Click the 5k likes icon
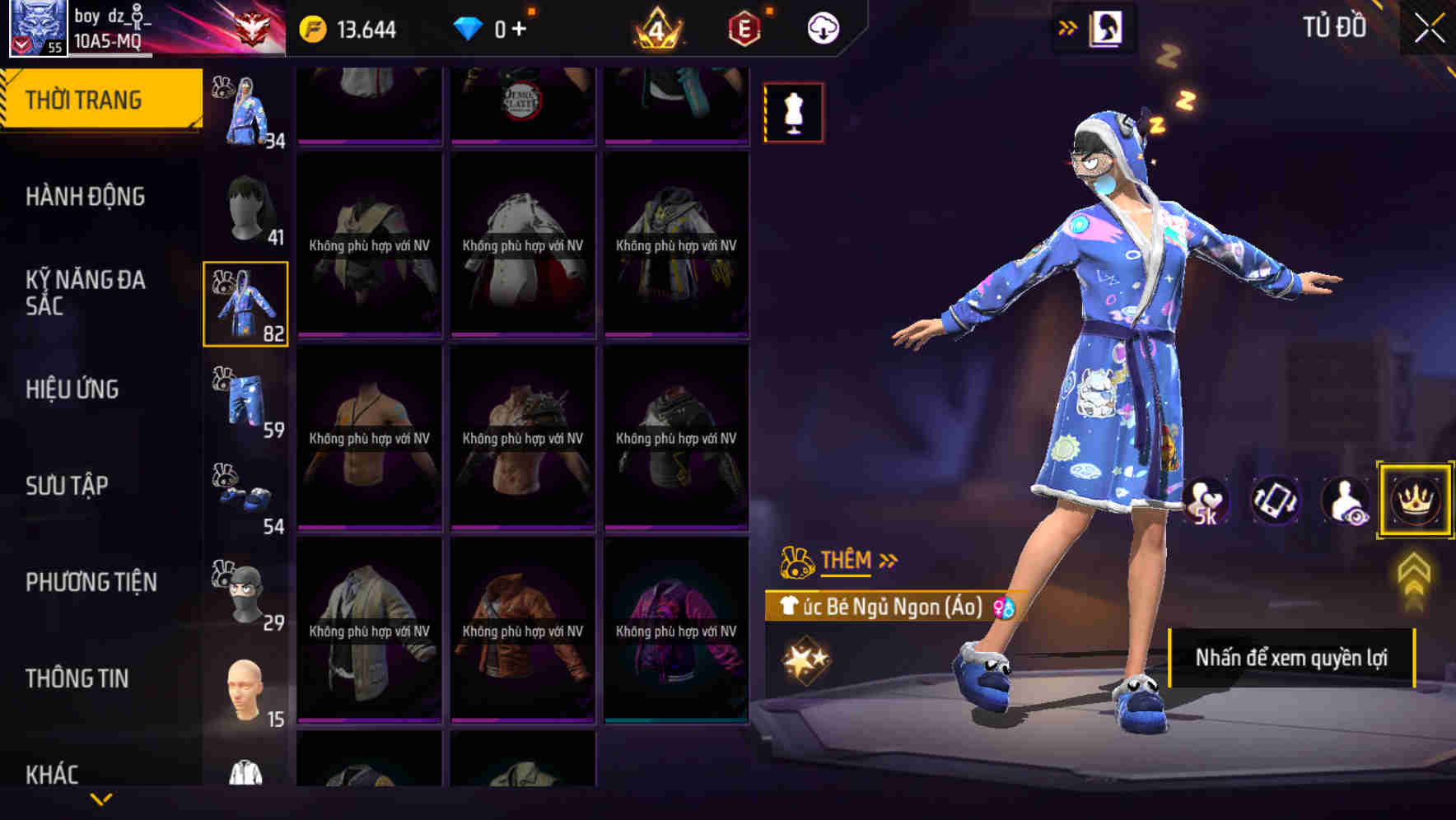 [x=1206, y=501]
